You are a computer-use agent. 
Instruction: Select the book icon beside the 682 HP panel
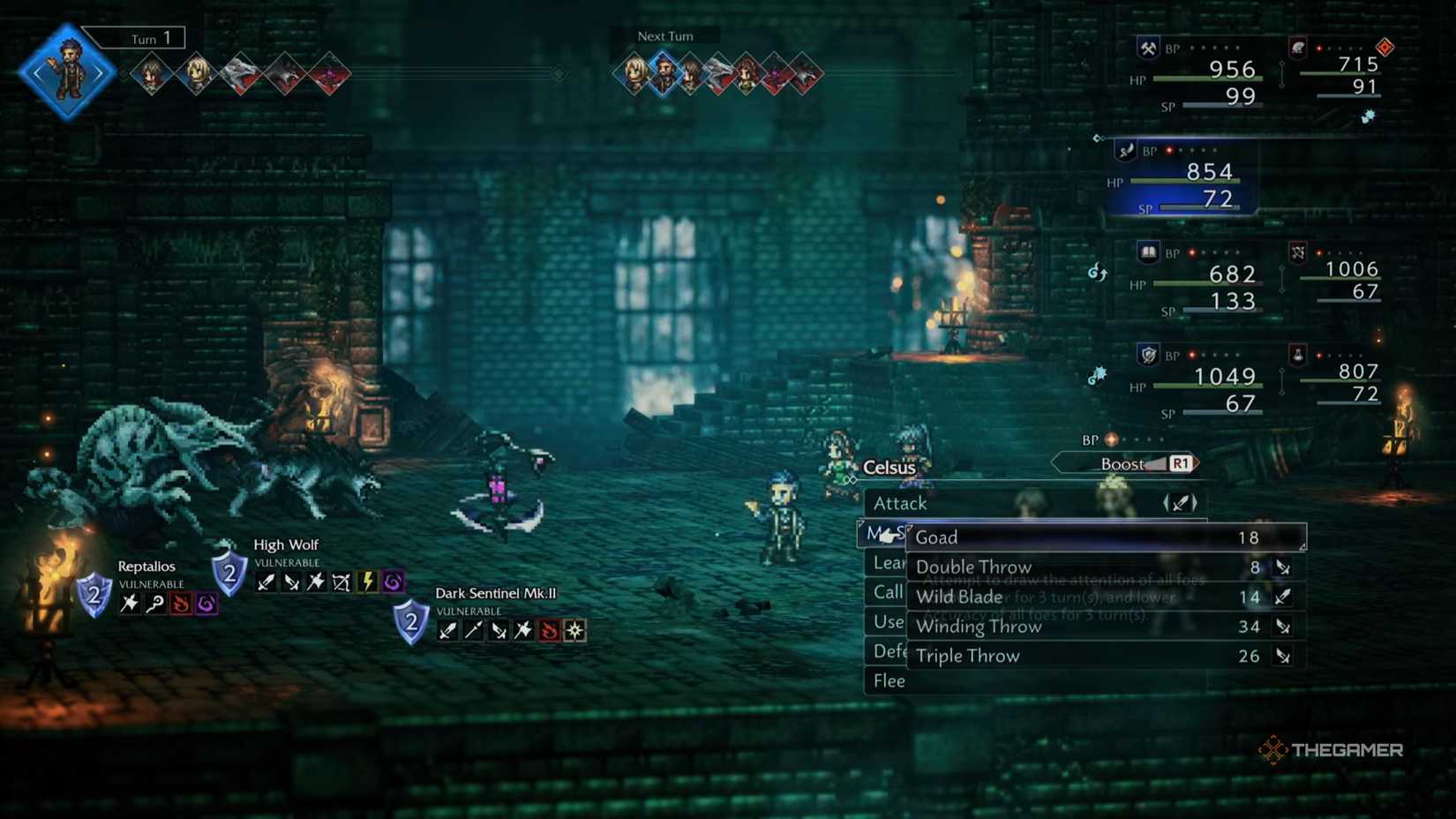[1147, 252]
